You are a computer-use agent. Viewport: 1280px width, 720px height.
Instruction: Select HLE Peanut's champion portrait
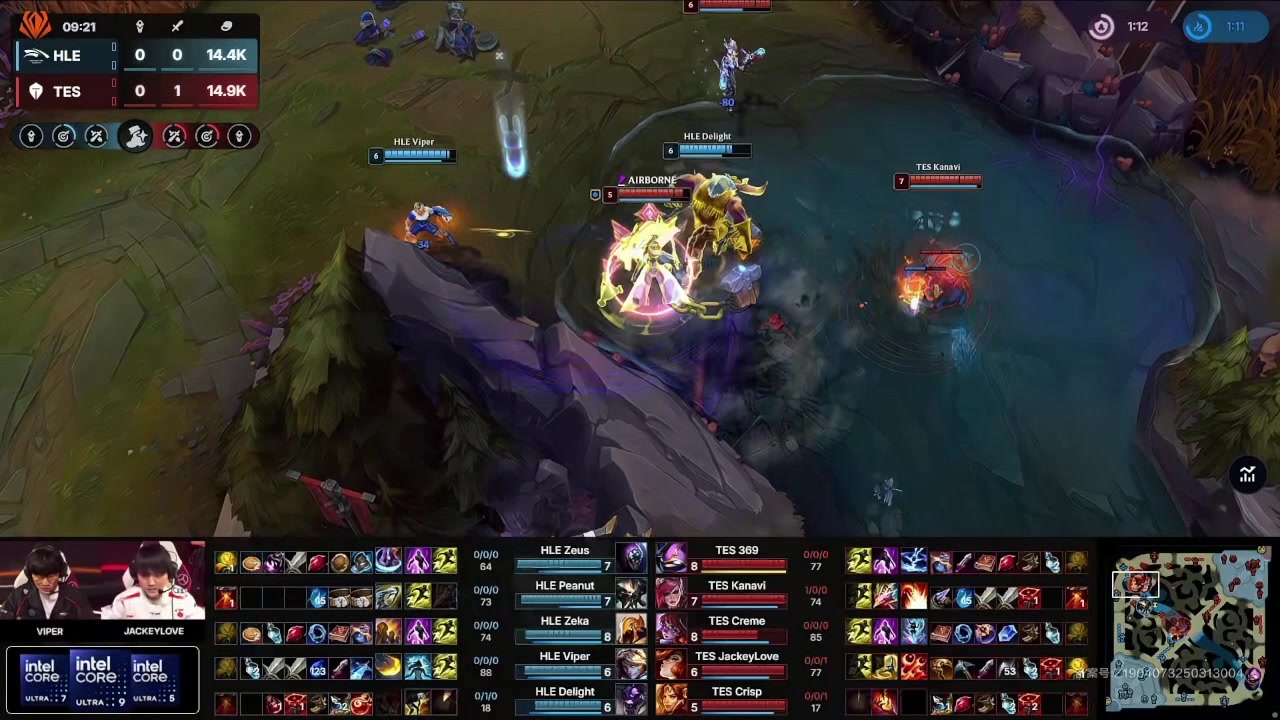pyautogui.click(x=631, y=594)
